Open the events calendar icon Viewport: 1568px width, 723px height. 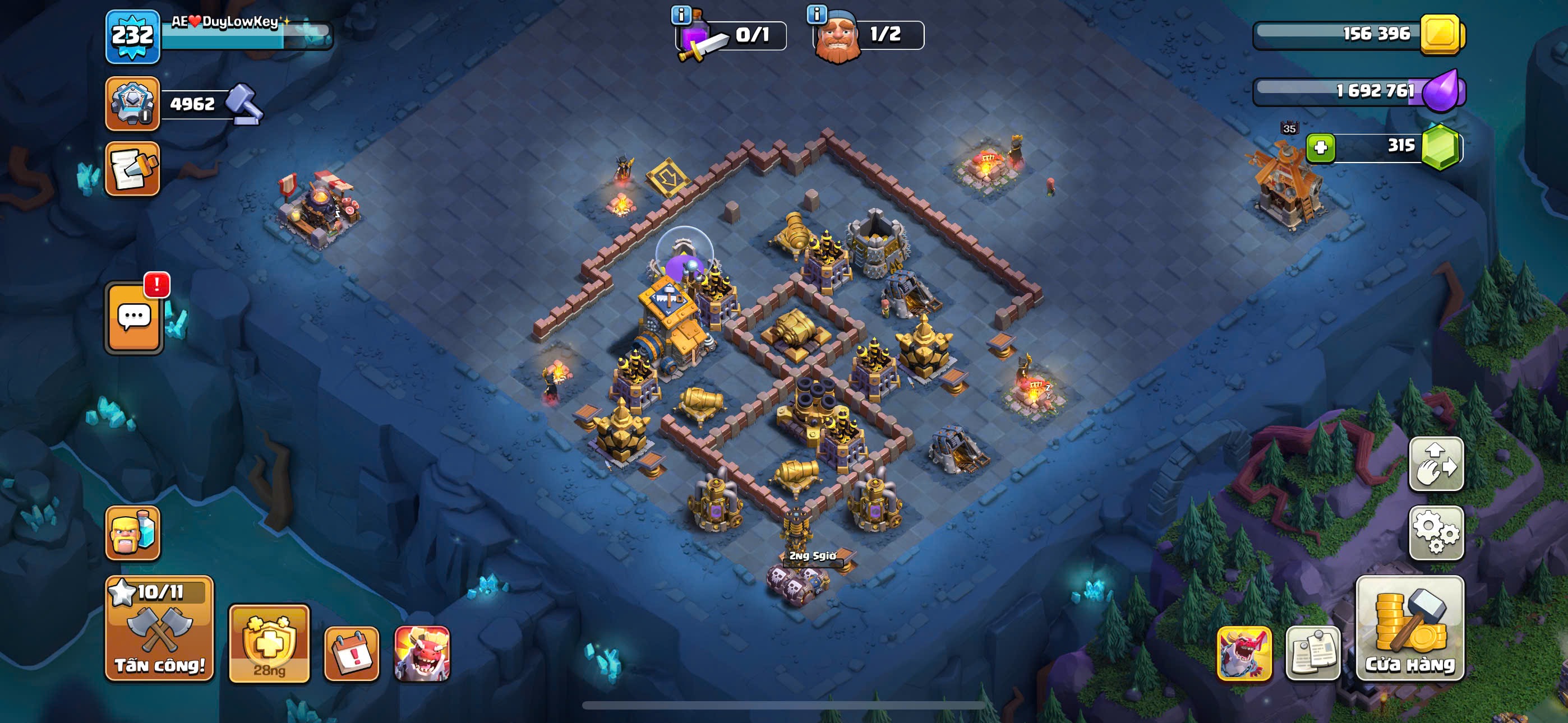351,654
